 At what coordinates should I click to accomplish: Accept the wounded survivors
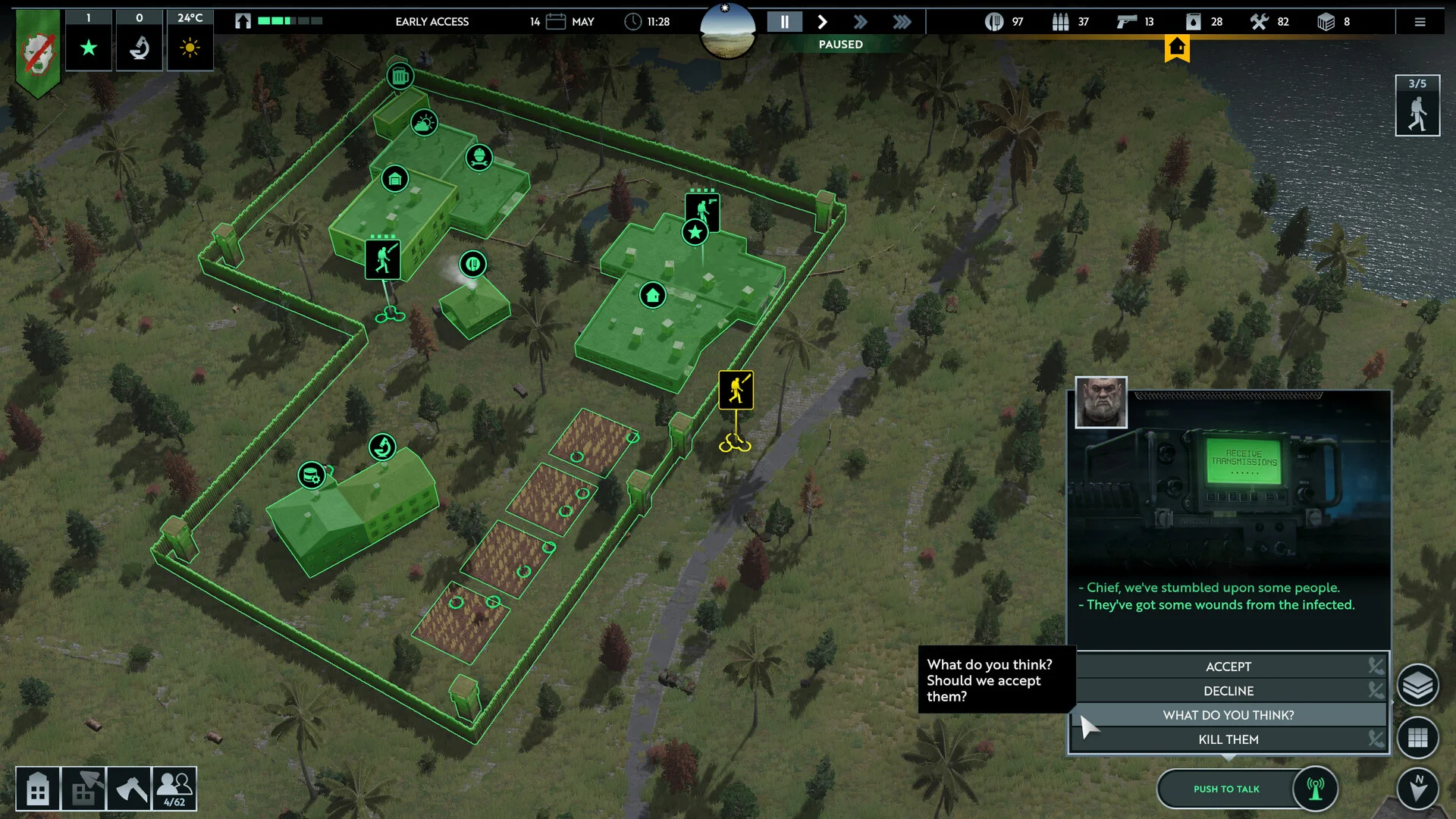coord(1228,667)
